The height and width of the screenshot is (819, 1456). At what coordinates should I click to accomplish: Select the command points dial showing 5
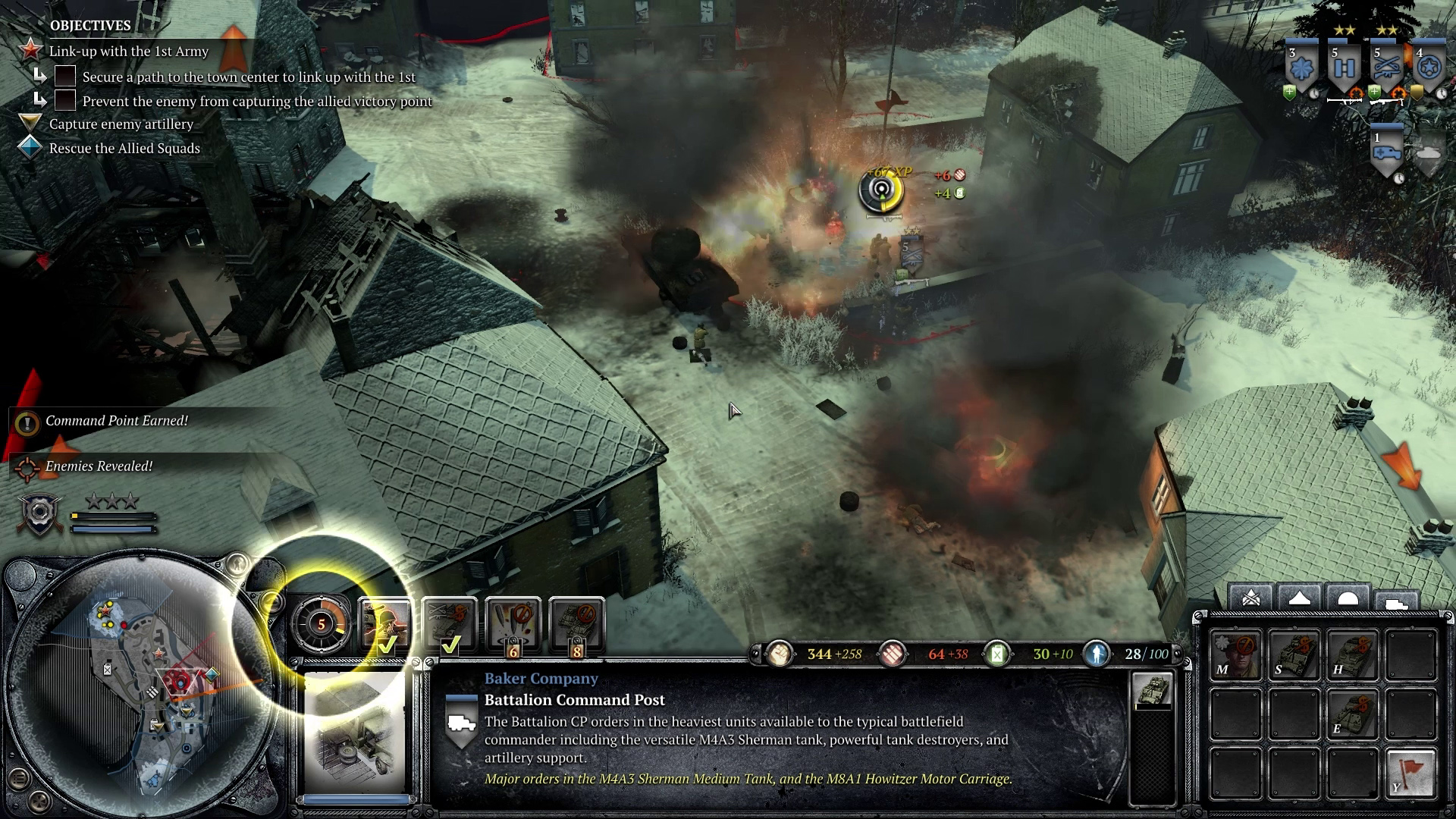[x=321, y=624]
